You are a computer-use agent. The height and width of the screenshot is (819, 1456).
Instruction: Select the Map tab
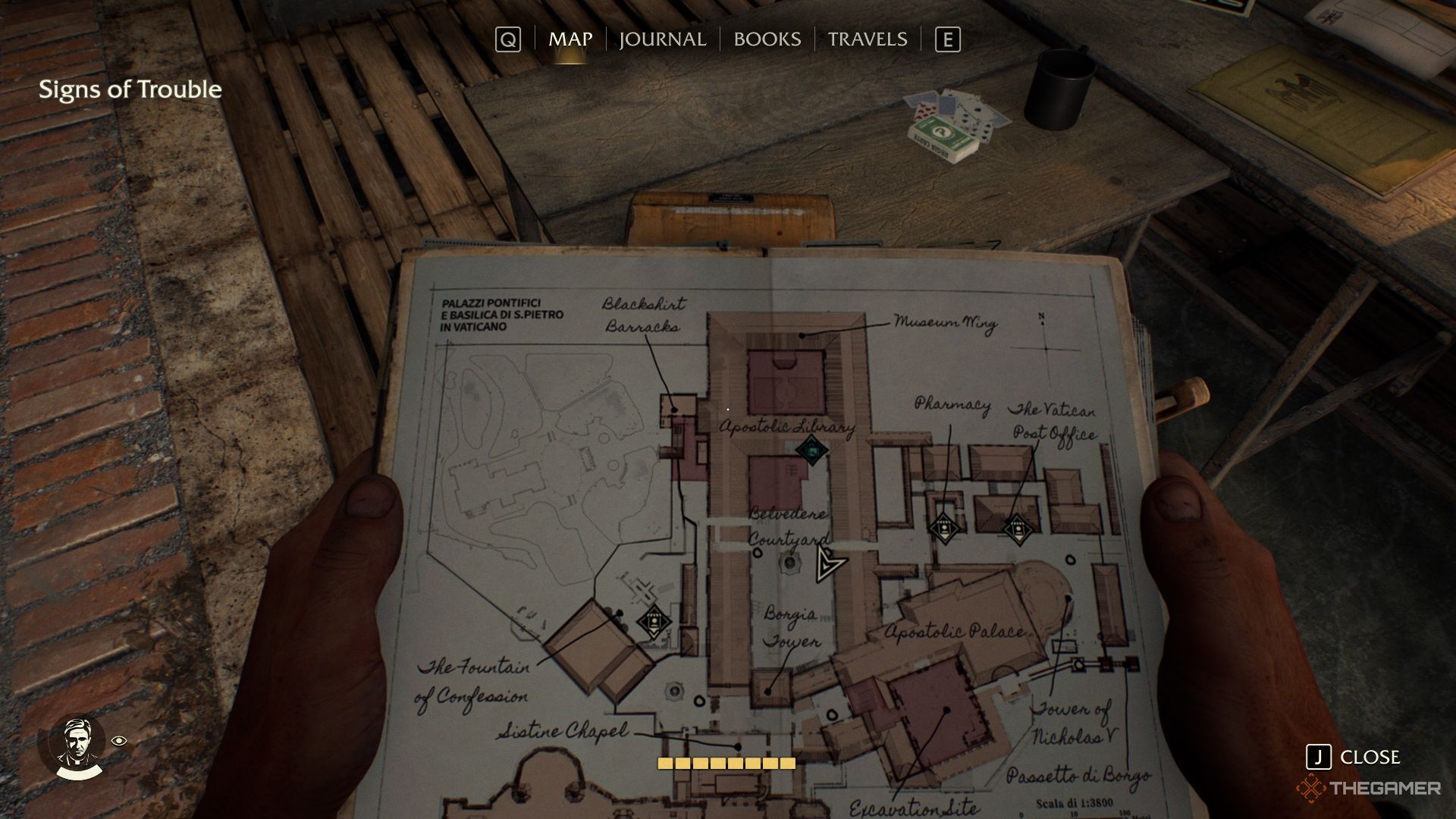(x=570, y=39)
